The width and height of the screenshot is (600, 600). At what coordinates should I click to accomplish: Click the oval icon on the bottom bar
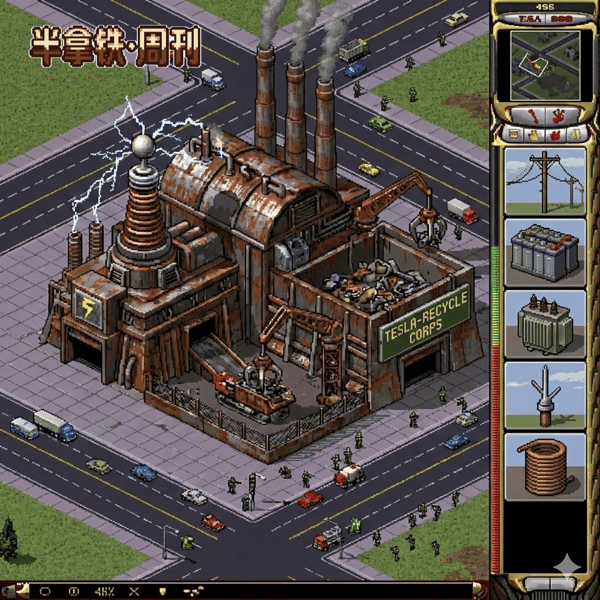click(45, 591)
